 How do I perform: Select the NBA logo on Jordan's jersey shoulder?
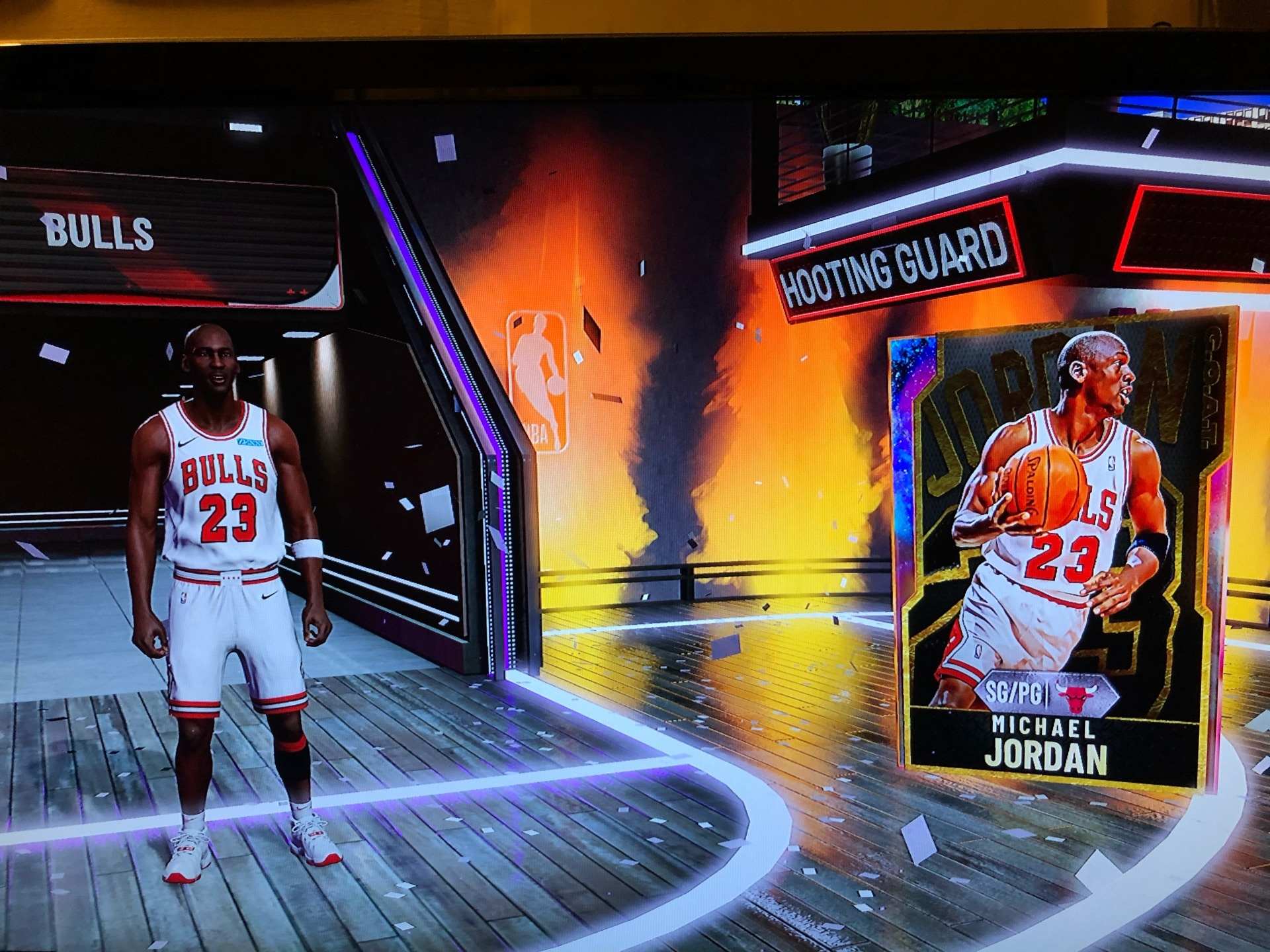click(x=1113, y=465)
